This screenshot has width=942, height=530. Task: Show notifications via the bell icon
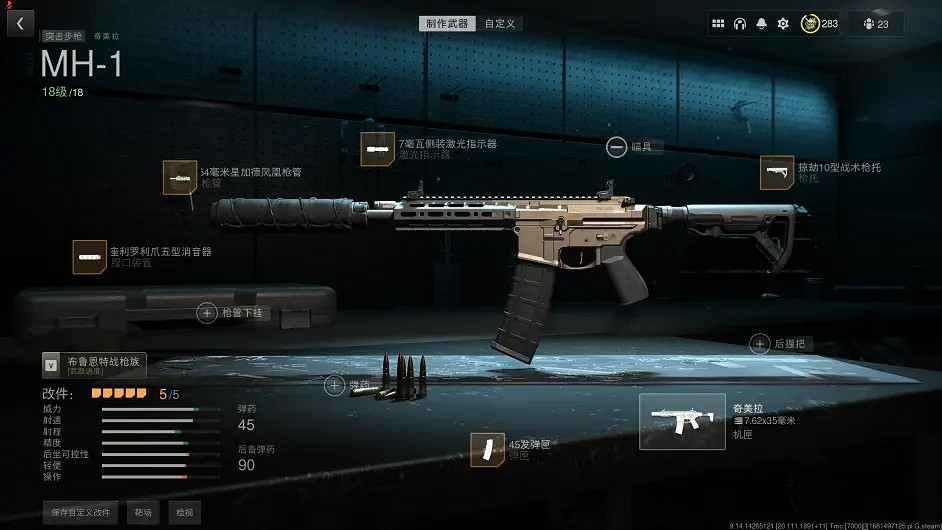[762, 23]
